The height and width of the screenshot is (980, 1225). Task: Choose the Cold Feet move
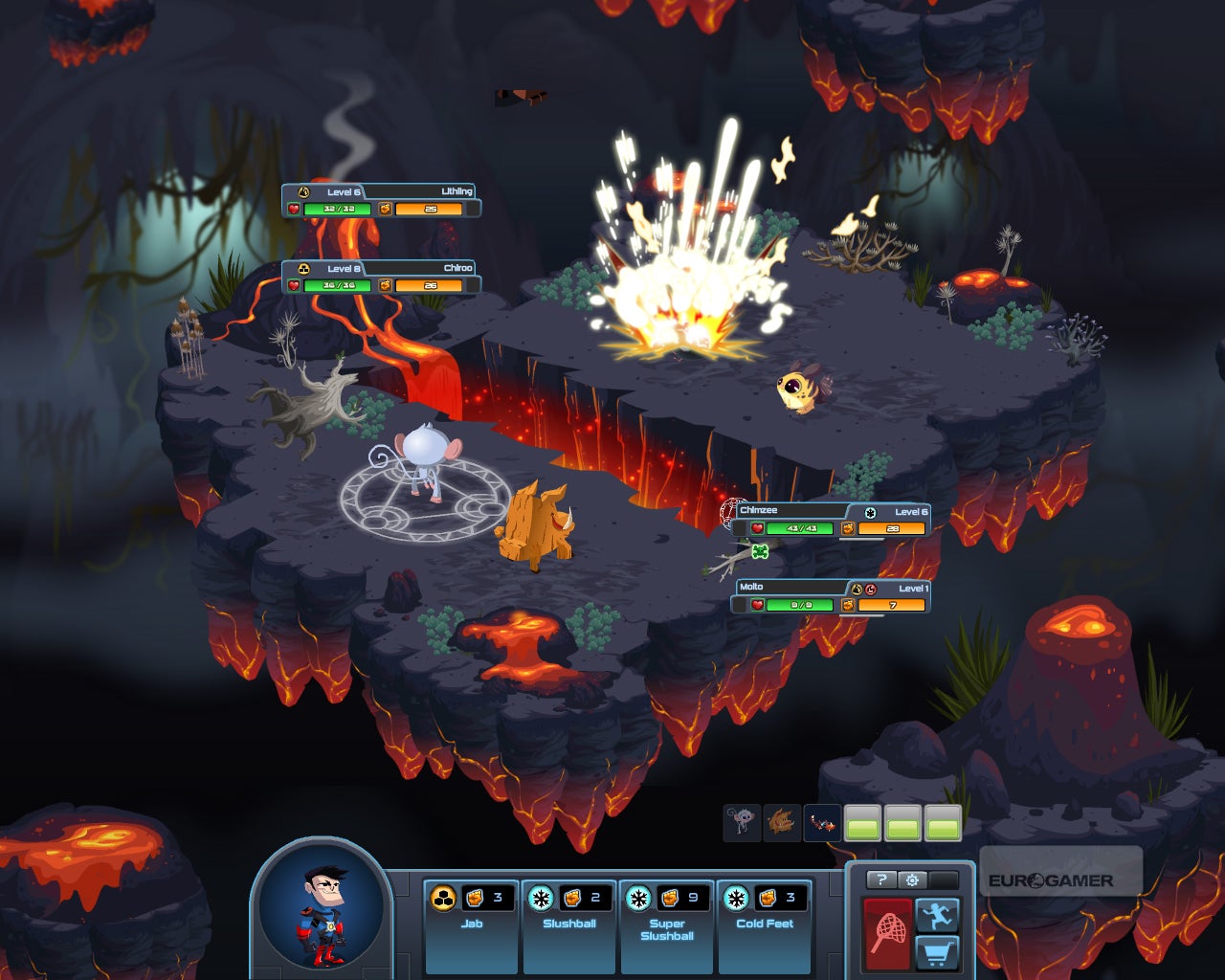765,924
